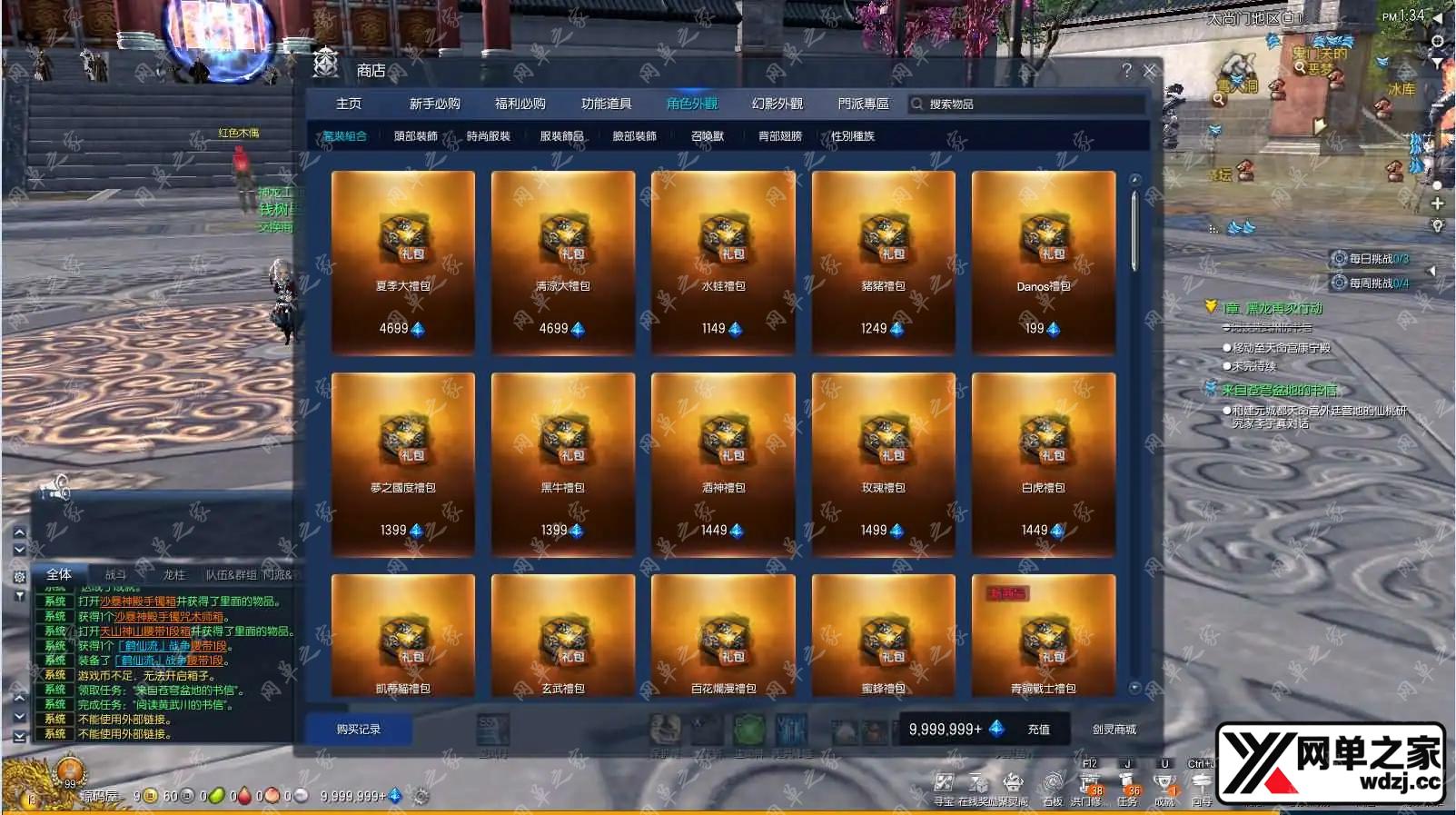1456x815 pixels.
Task: Open the 新手必购 tab
Action: click(x=434, y=104)
